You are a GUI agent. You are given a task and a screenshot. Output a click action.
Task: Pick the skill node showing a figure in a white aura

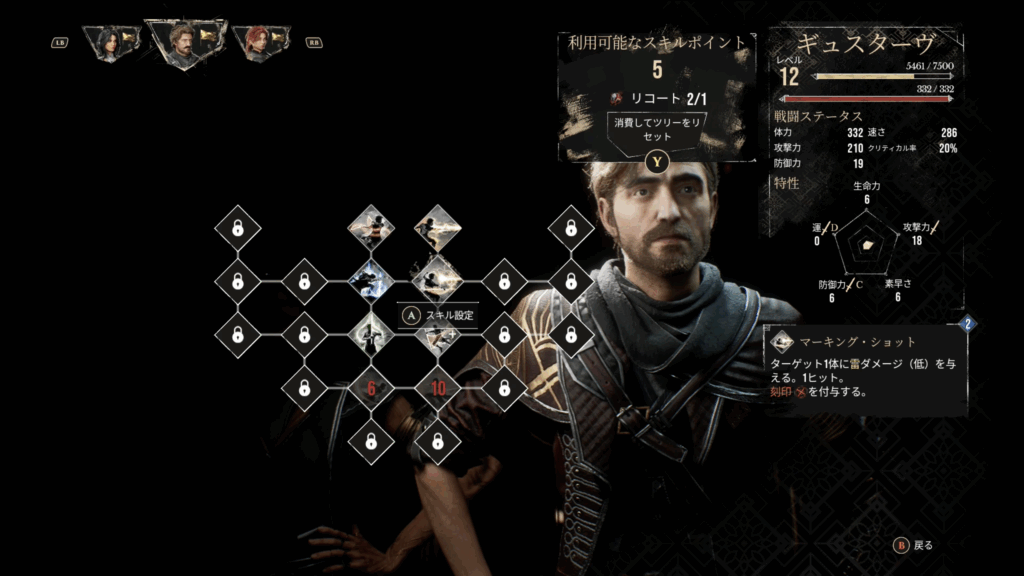[371, 334]
